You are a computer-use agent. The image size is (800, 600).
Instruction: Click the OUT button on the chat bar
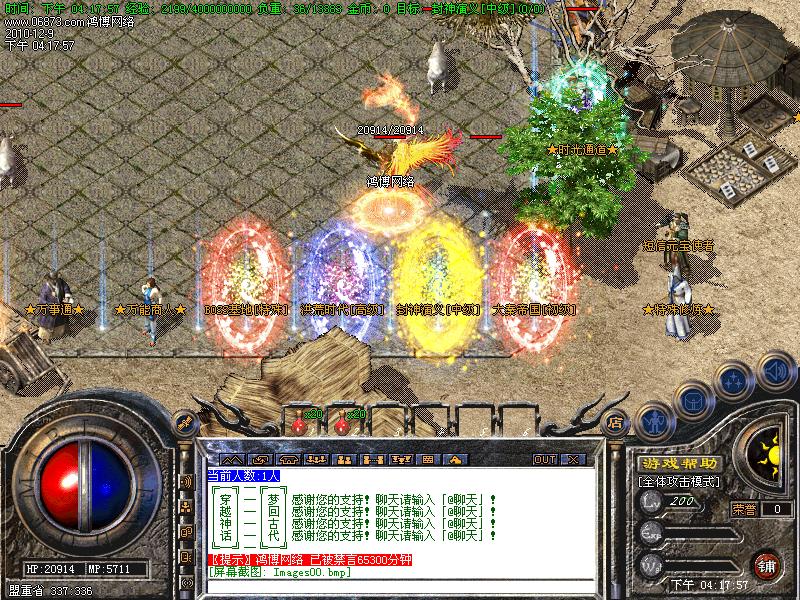(x=544, y=459)
